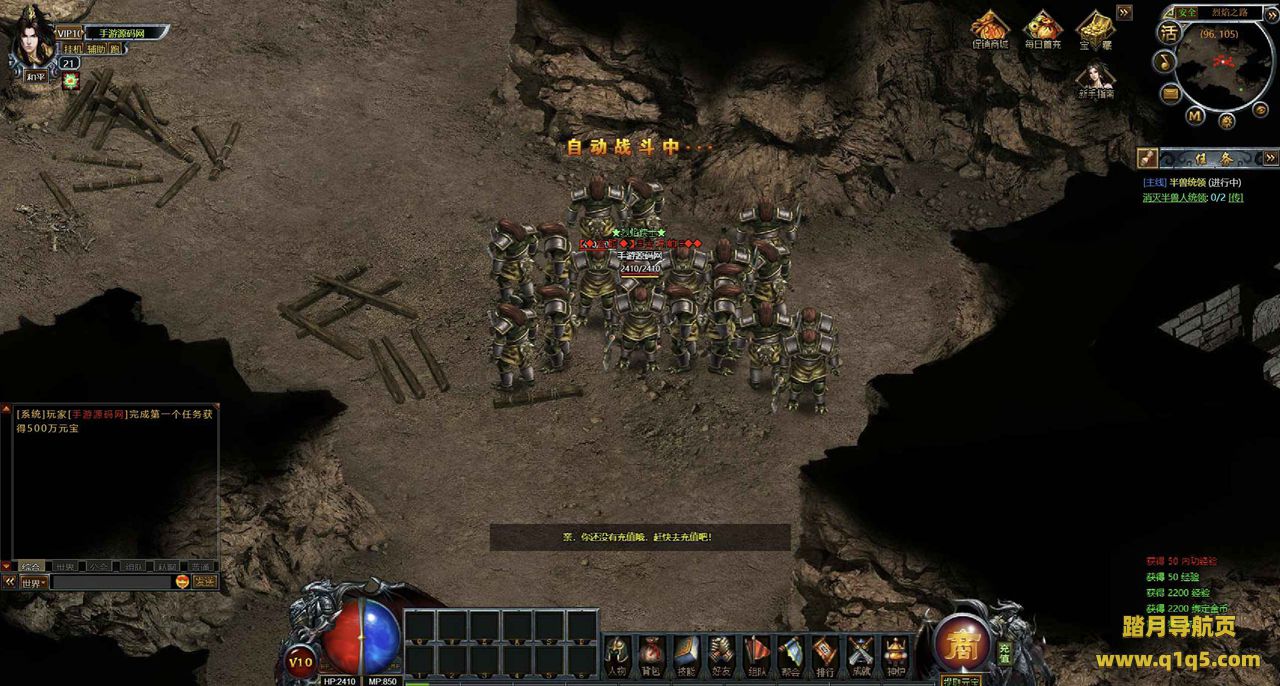The width and height of the screenshot is (1280, 686).
Task: Open the mail envelope button
Action: click(1171, 93)
